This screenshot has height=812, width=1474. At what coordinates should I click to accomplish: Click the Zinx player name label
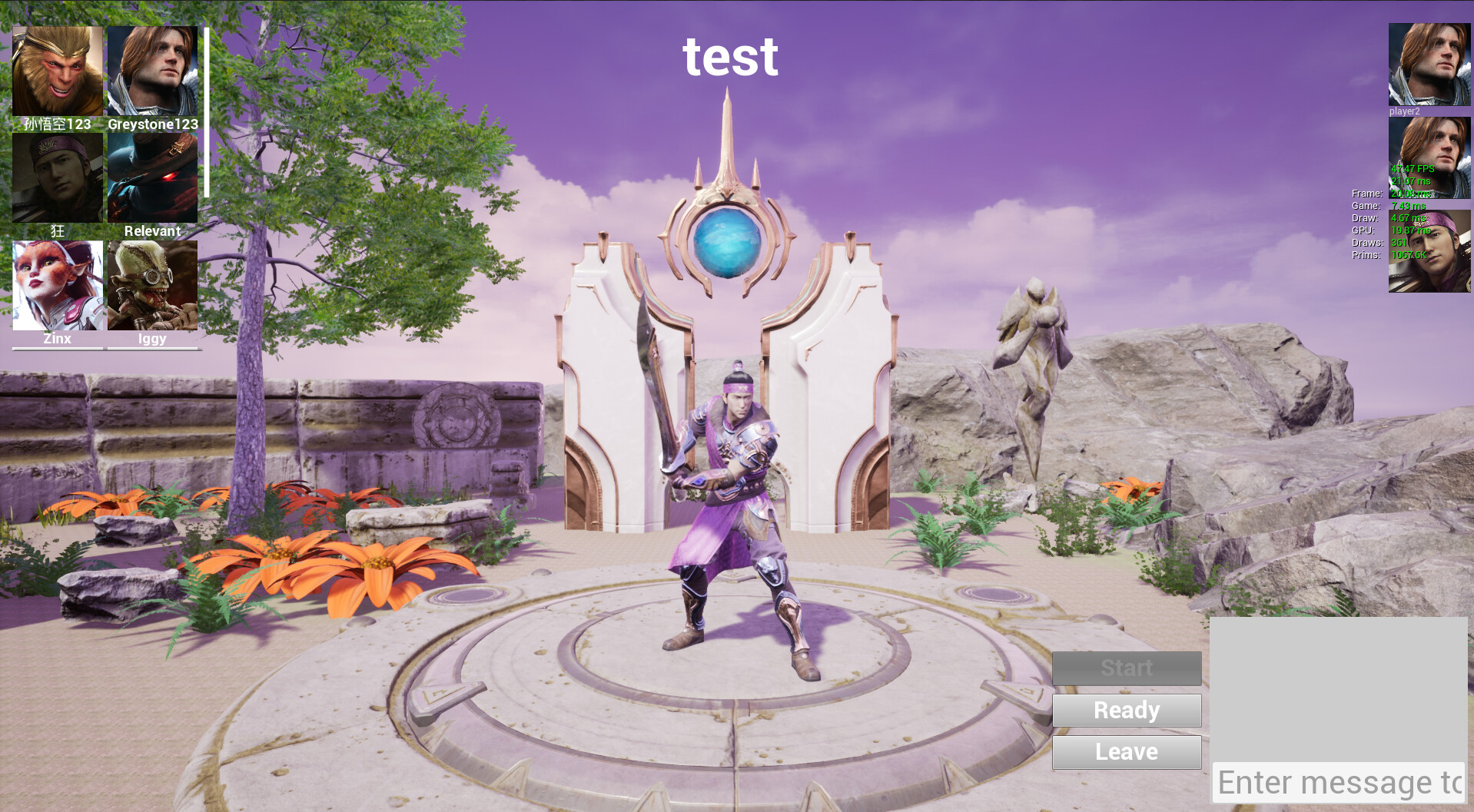pyautogui.click(x=57, y=339)
